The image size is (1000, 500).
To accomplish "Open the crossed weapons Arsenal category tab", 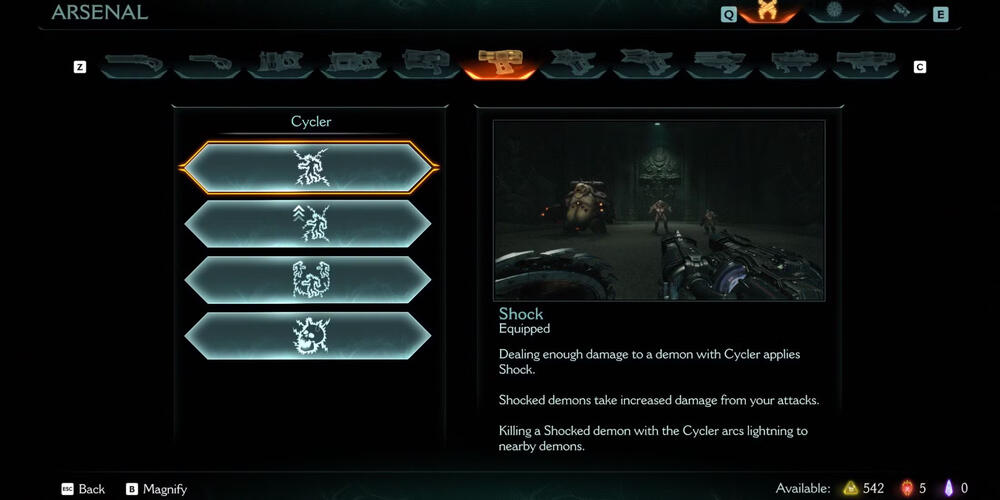I will [x=768, y=12].
